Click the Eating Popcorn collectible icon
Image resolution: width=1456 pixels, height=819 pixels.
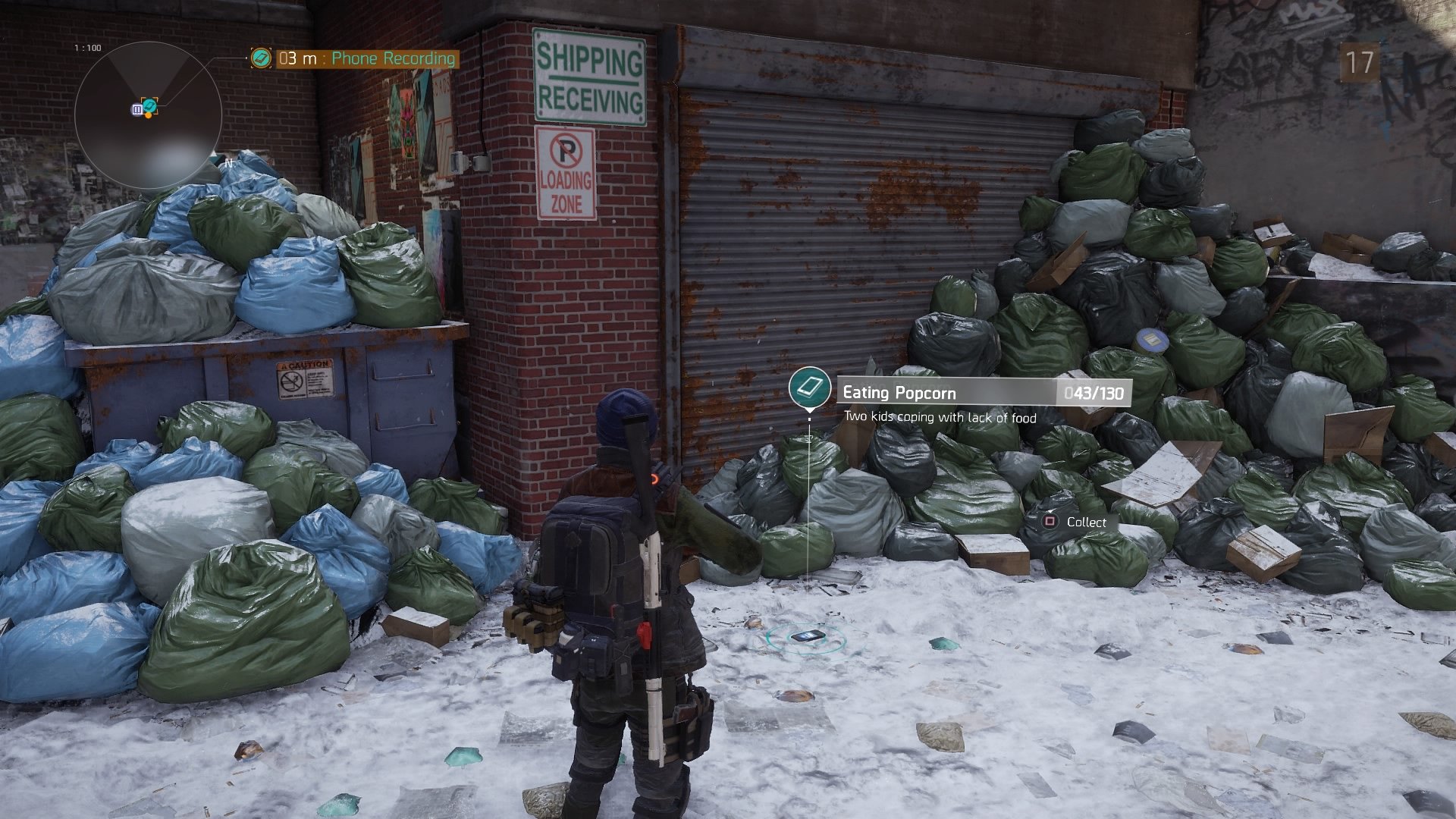point(809,388)
